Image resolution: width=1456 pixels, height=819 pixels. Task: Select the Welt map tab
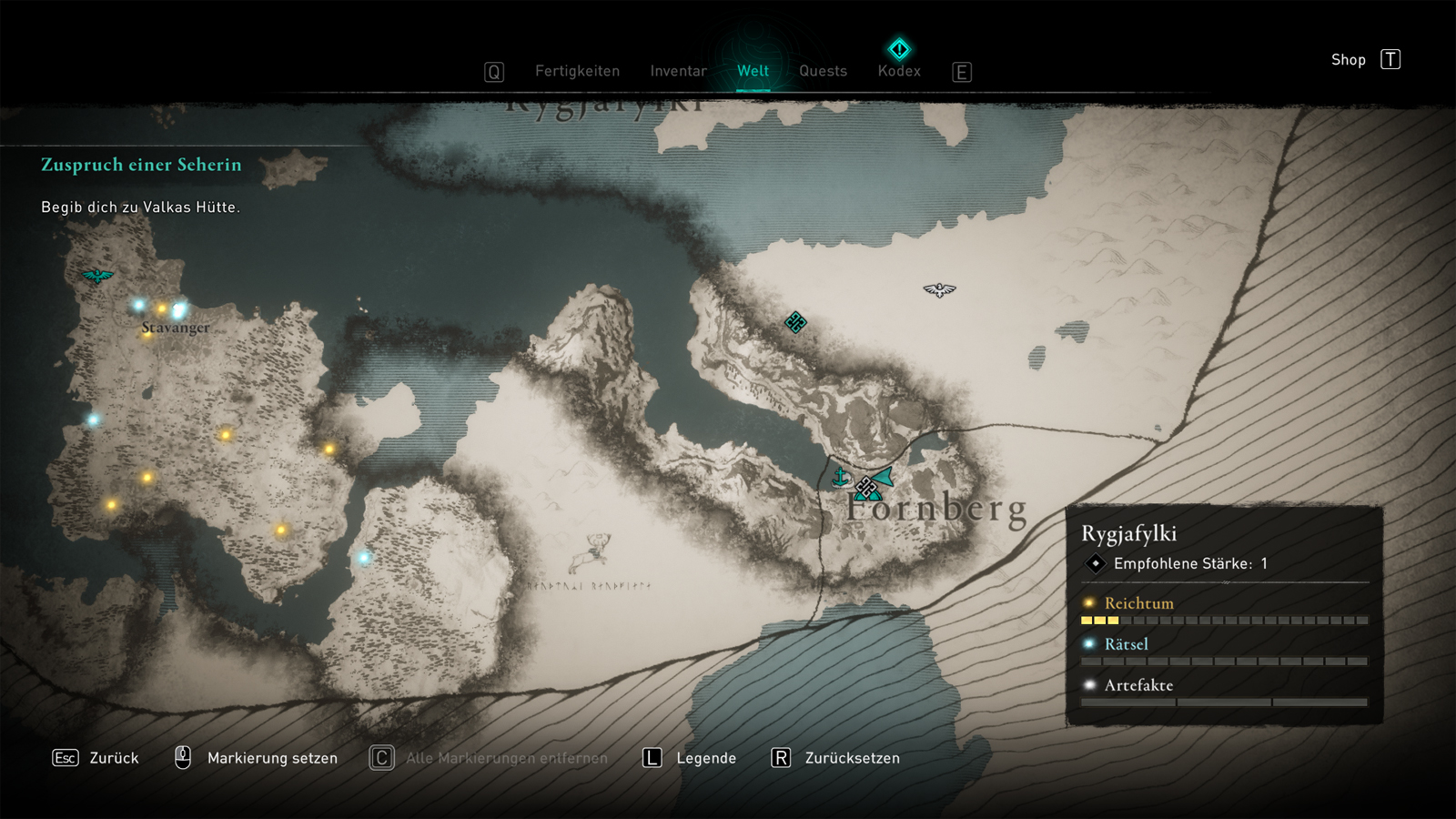(753, 71)
